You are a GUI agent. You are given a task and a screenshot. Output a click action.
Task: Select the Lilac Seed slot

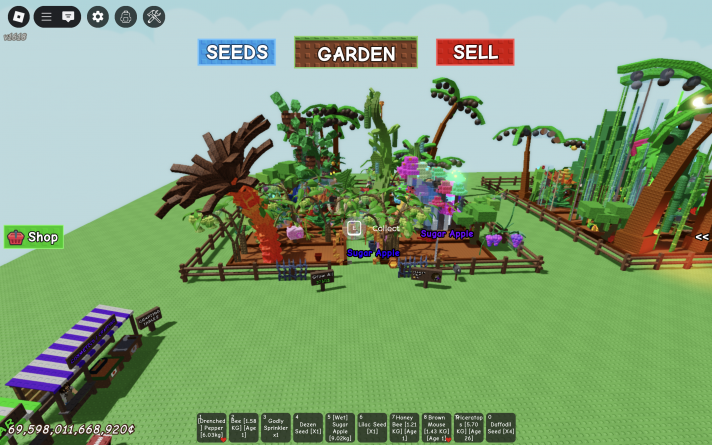tap(372, 427)
